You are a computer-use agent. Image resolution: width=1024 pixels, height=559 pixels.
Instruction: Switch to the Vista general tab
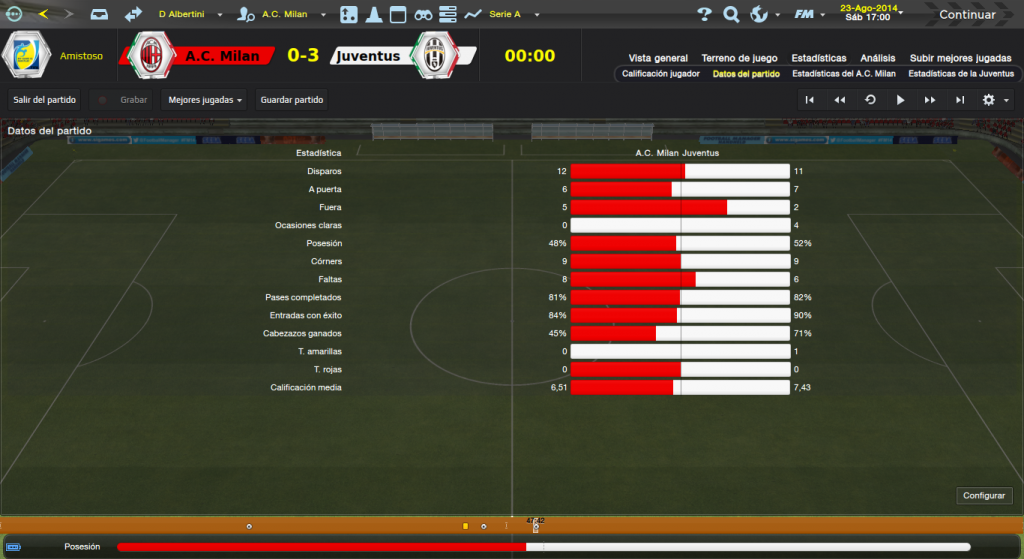pyautogui.click(x=658, y=58)
